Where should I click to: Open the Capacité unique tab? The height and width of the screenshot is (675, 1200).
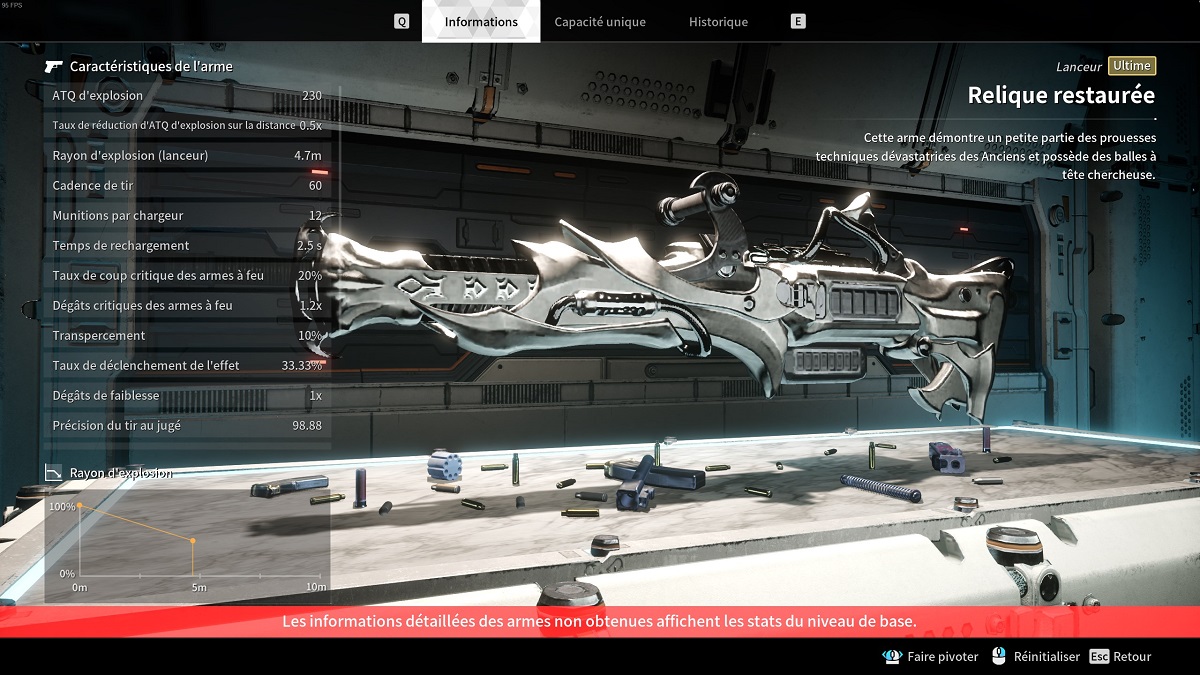600,21
